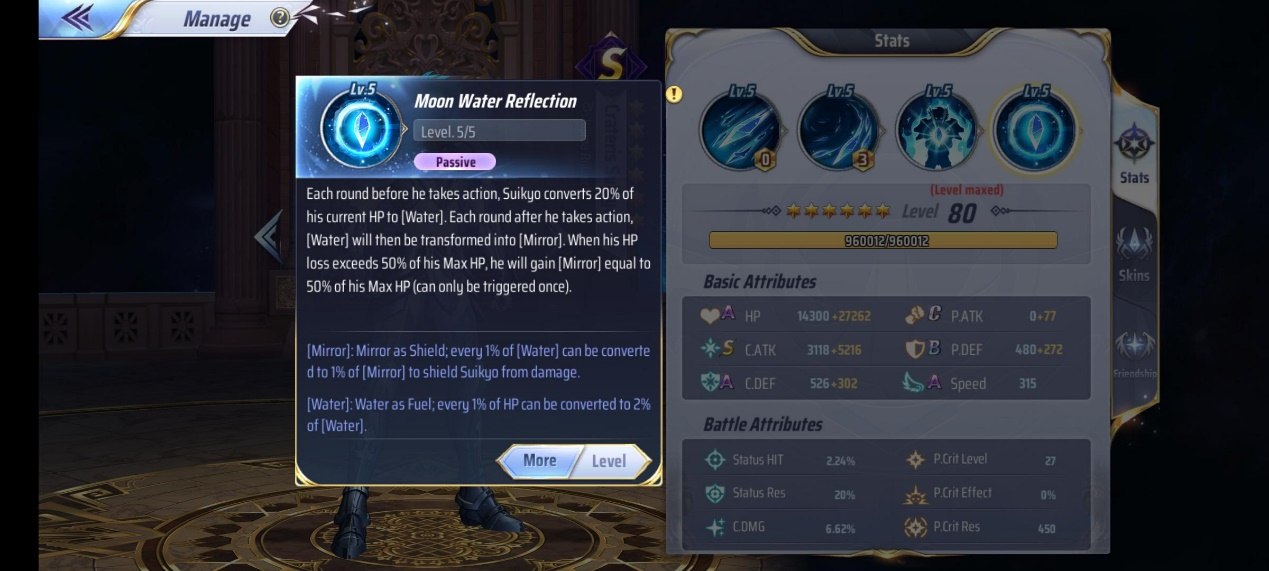Select the first slash skill icon

(741, 129)
